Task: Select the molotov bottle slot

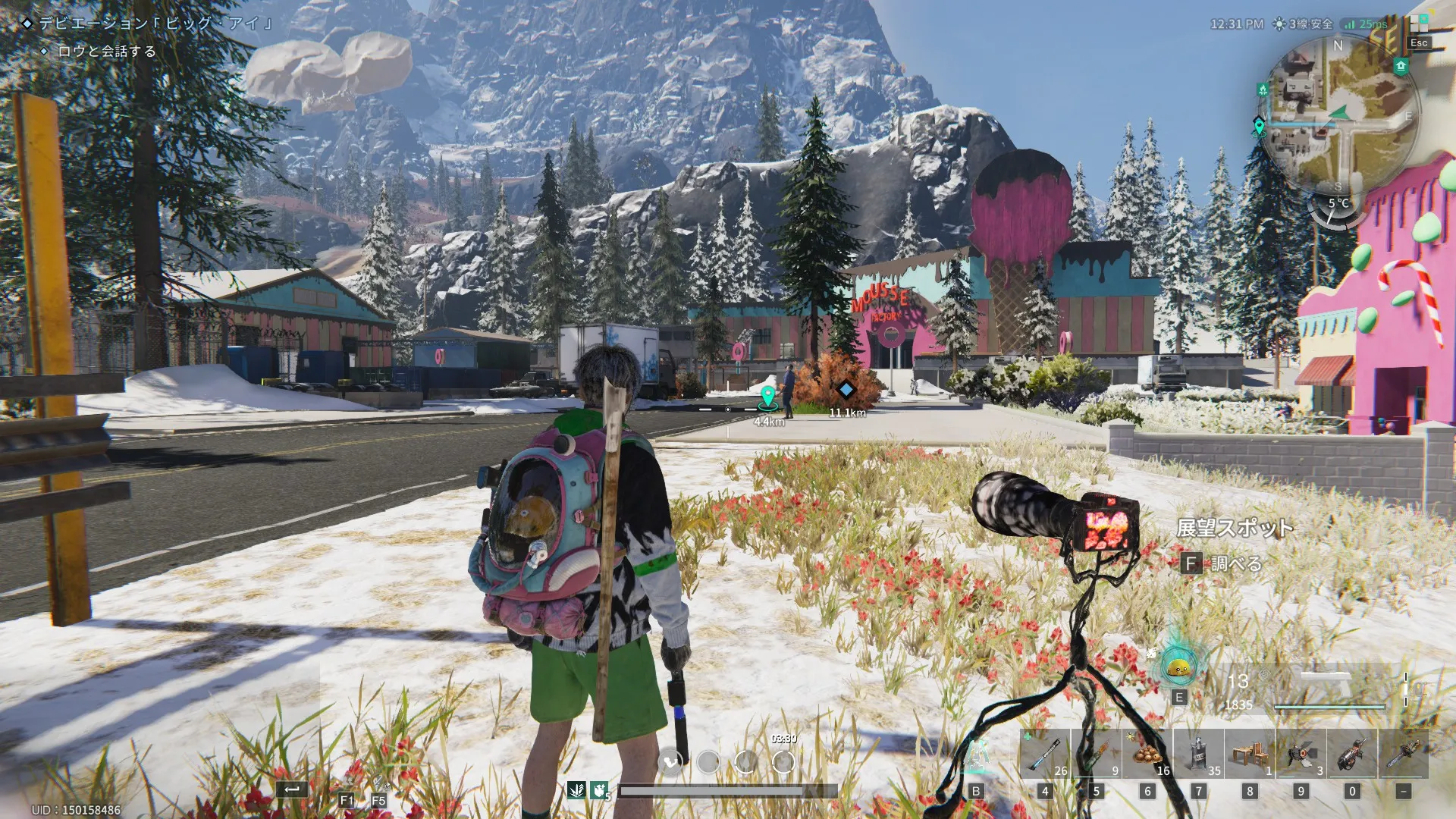Action: coord(1096,755)
